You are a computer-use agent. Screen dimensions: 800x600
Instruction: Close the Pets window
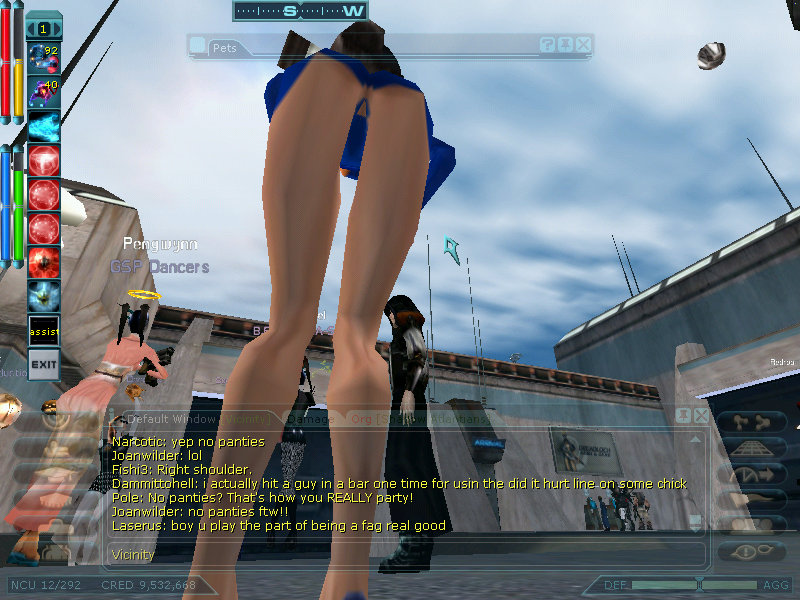click(584, 45)
